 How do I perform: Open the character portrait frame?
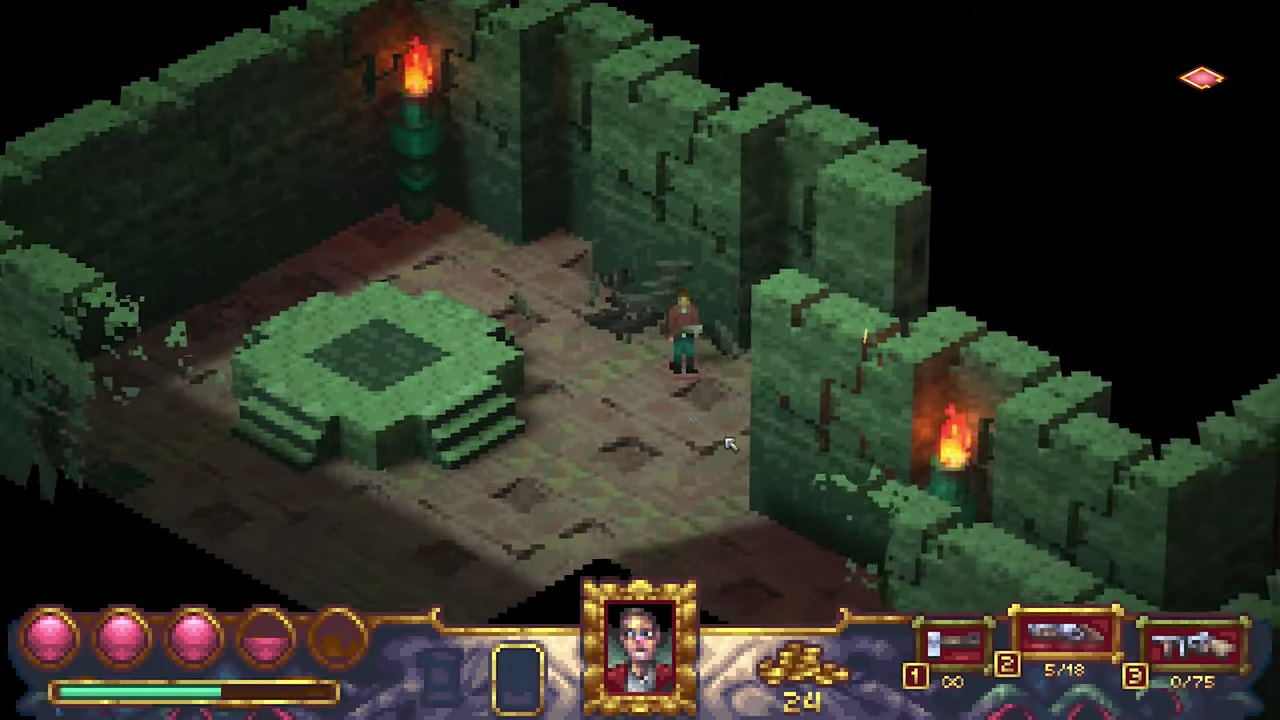click(640, 645)
